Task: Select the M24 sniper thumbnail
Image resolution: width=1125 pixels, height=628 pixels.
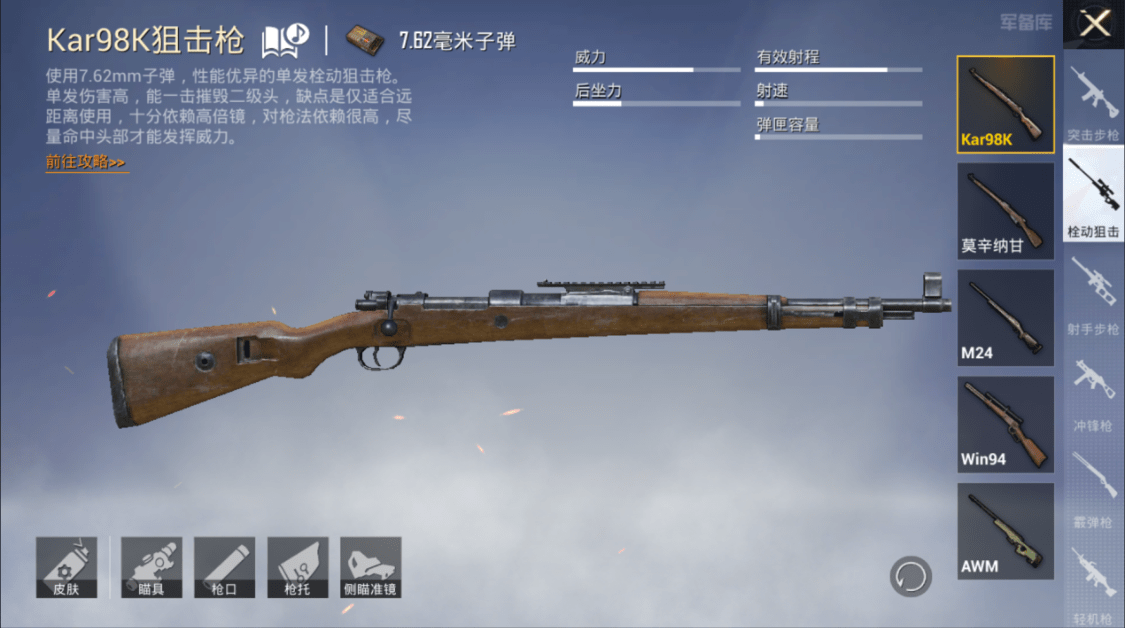Action: 1005,317
